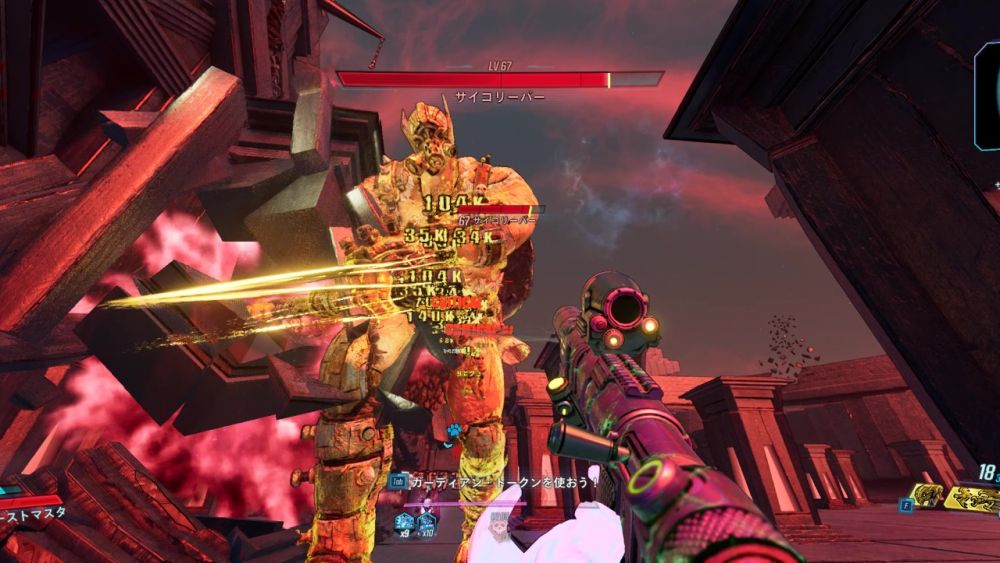Click the yellow equipped weapon icon
The image size is (1000, 563).
click(974, 497)
